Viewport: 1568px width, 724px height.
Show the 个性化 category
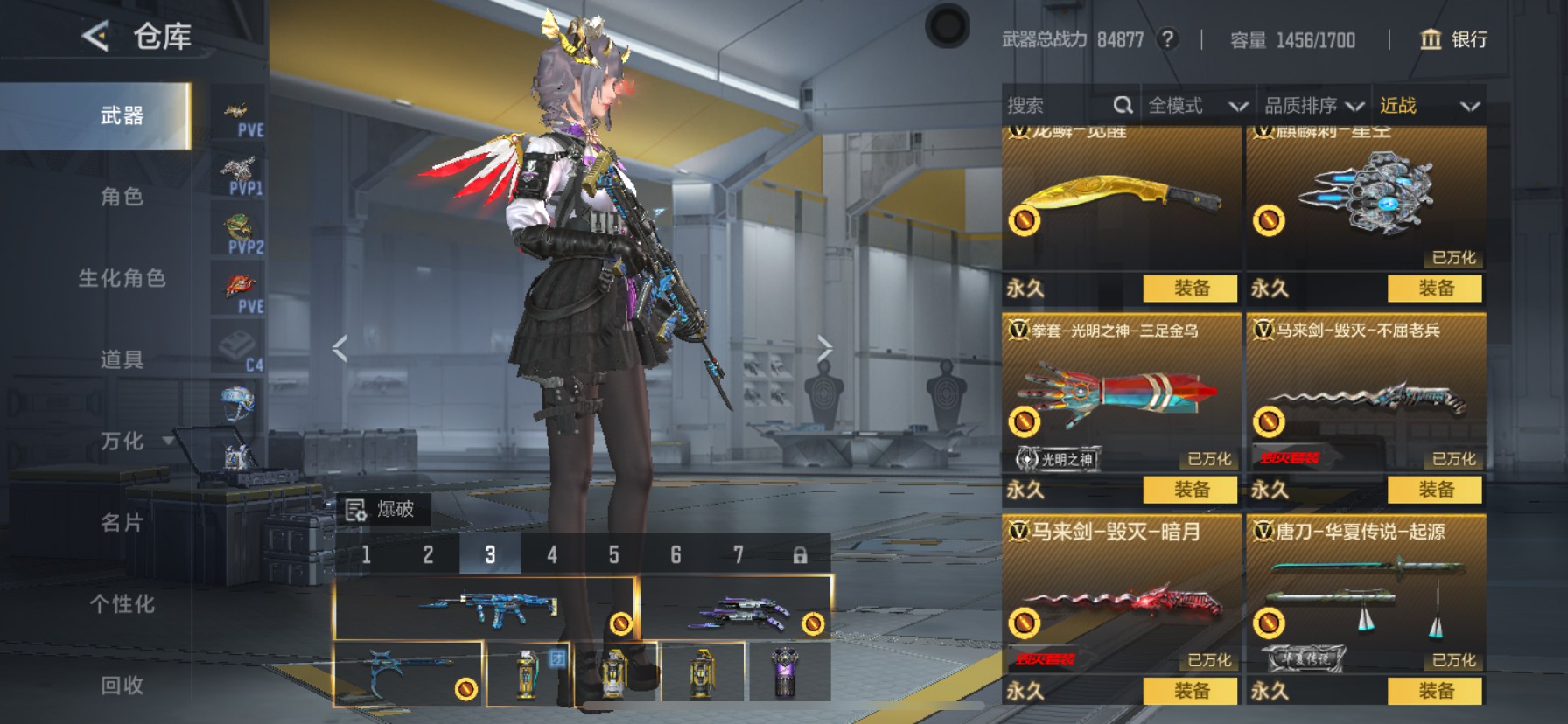click(122, 604)
